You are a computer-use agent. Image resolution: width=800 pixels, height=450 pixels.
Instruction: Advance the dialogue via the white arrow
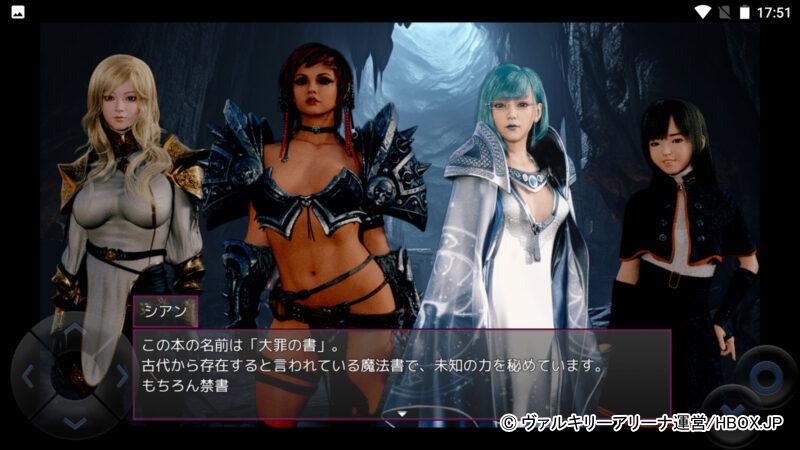click(x=401, y=411)
